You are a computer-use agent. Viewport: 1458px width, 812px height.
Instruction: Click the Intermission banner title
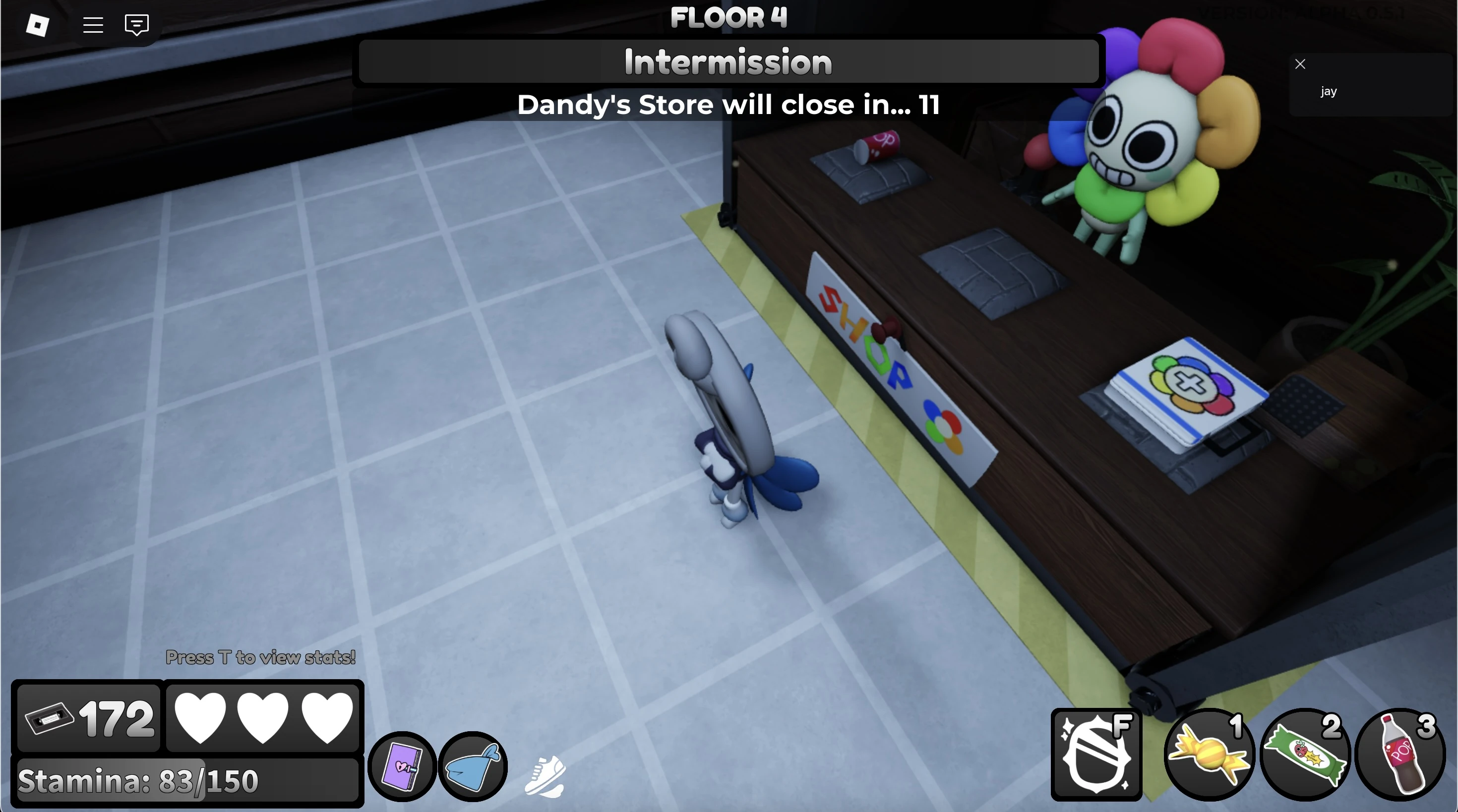(x=728, y=61)
